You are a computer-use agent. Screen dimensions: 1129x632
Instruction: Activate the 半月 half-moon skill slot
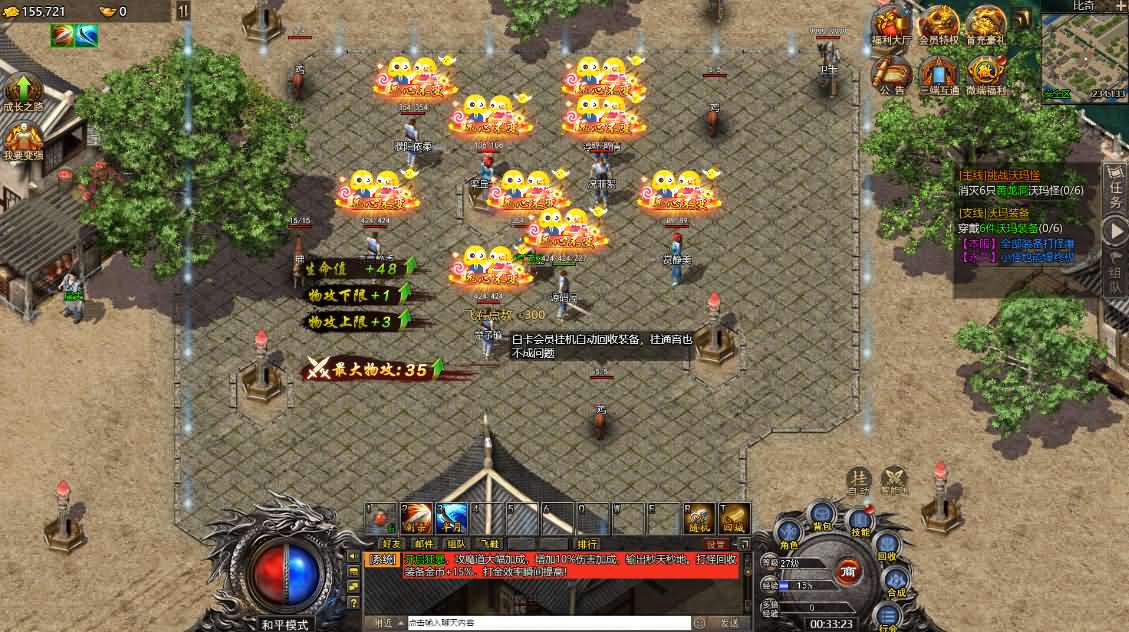(451, 518)
